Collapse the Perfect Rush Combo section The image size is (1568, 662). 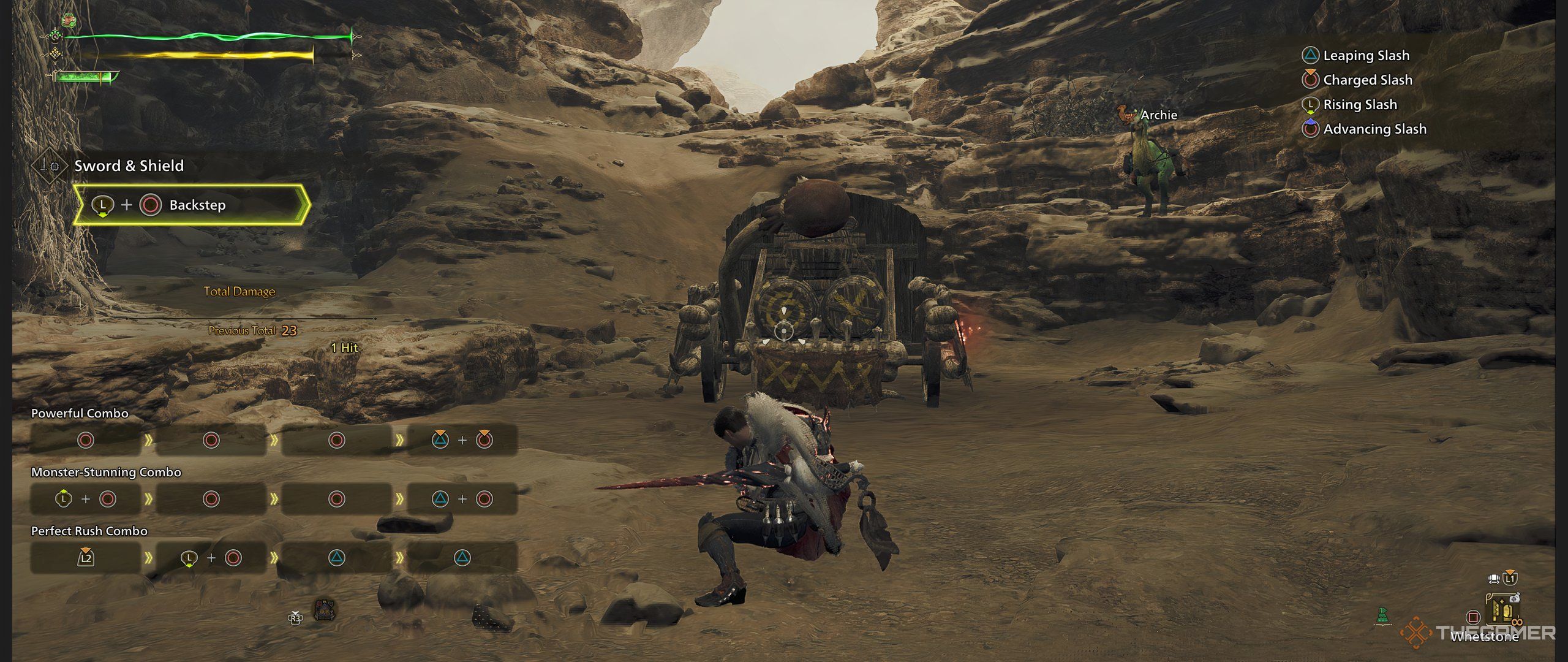(x=89, y=531)
